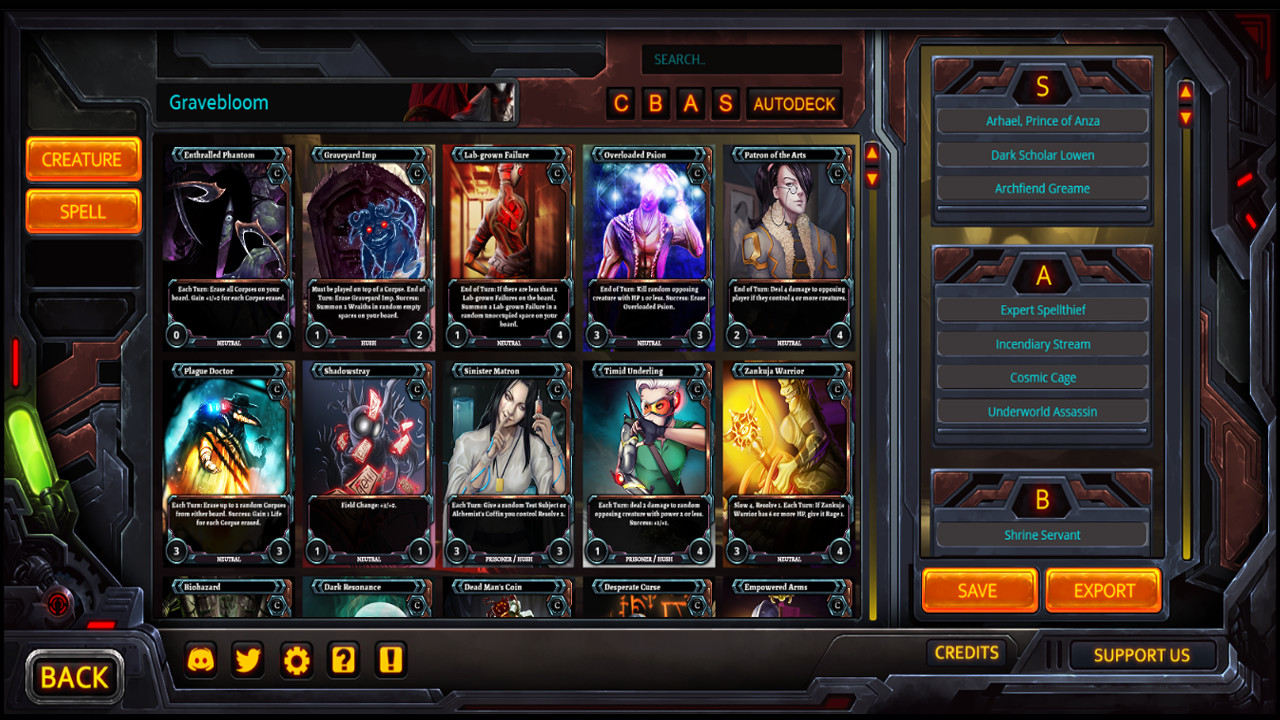Go BACK to the previous screen
This screenshot has height=720, width=1280.
pos(74,677)
